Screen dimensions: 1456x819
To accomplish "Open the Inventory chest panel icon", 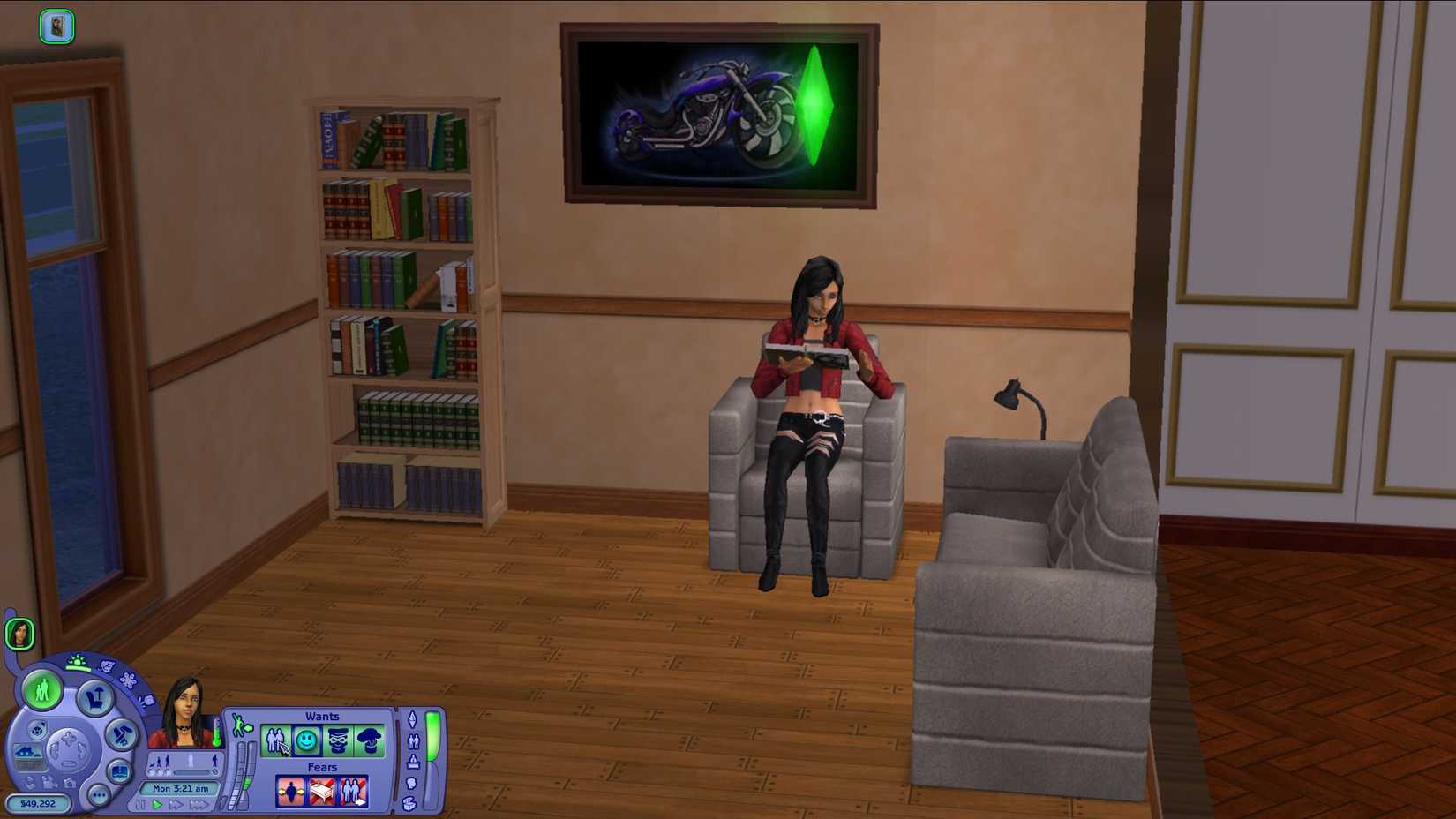I will 409,801.
